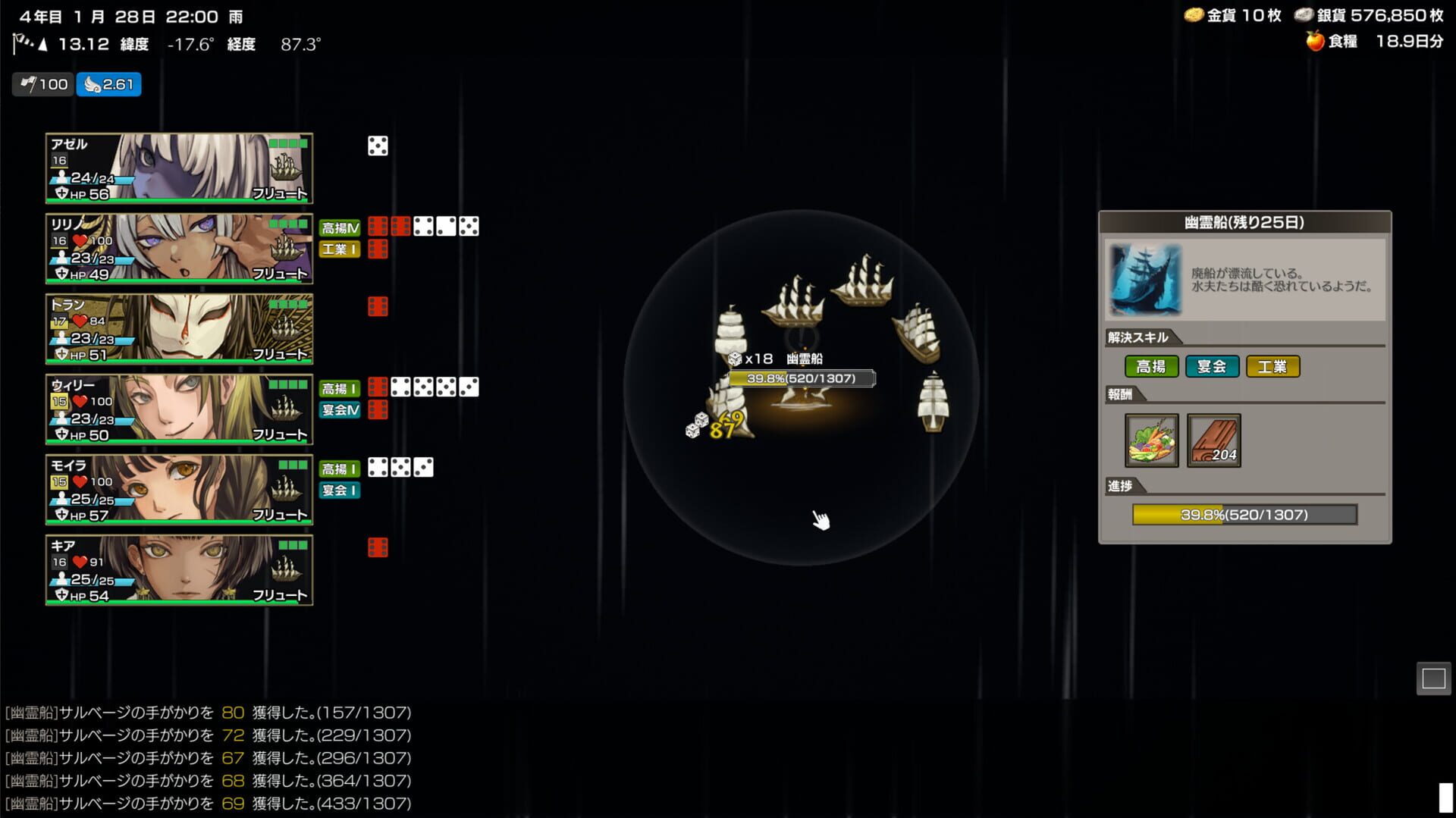Toggle ウィリー's 宴会IV skill badge
The width and height of the screenshot is (1456, 818).
point(339,410)
